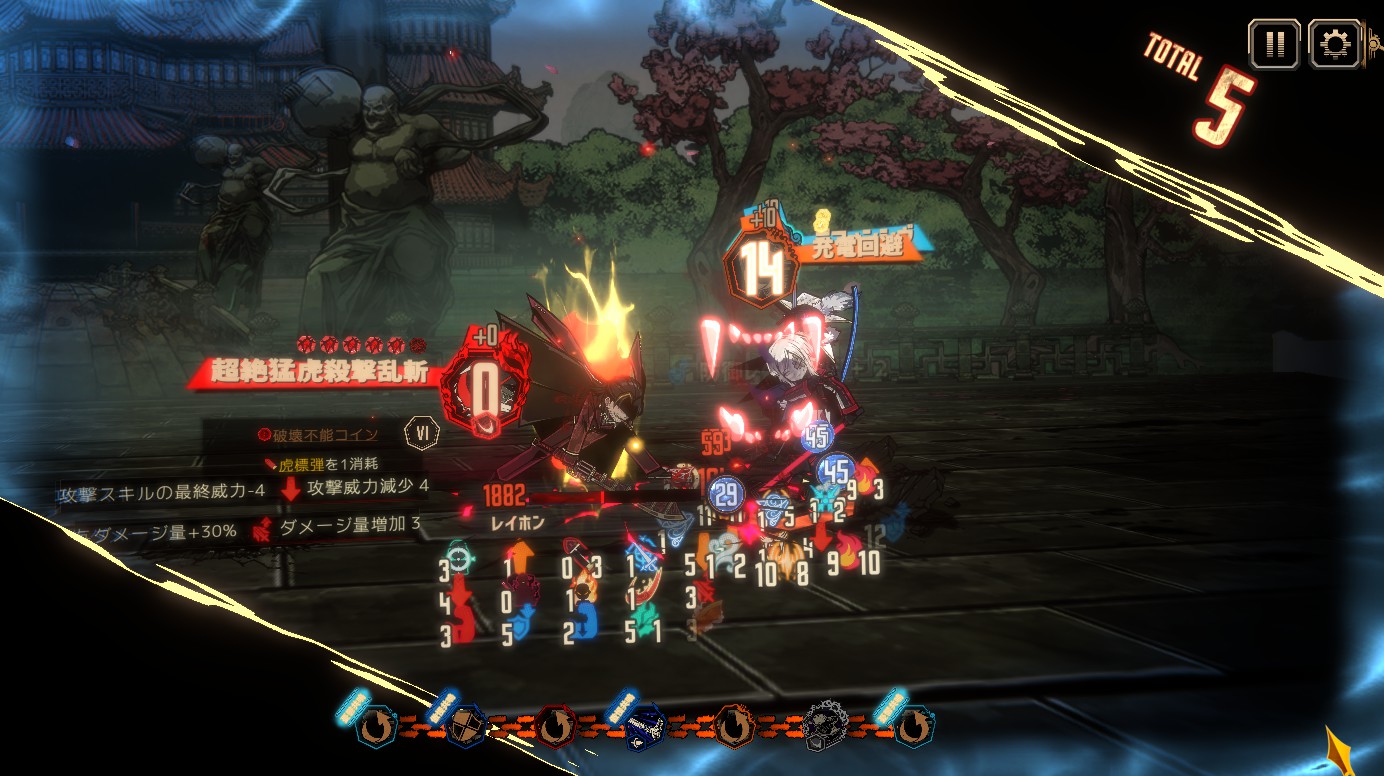Open the gear settings menu
Image resolution: width=1384 pixels, height=776 pixels.
(x=1334, y=45)
